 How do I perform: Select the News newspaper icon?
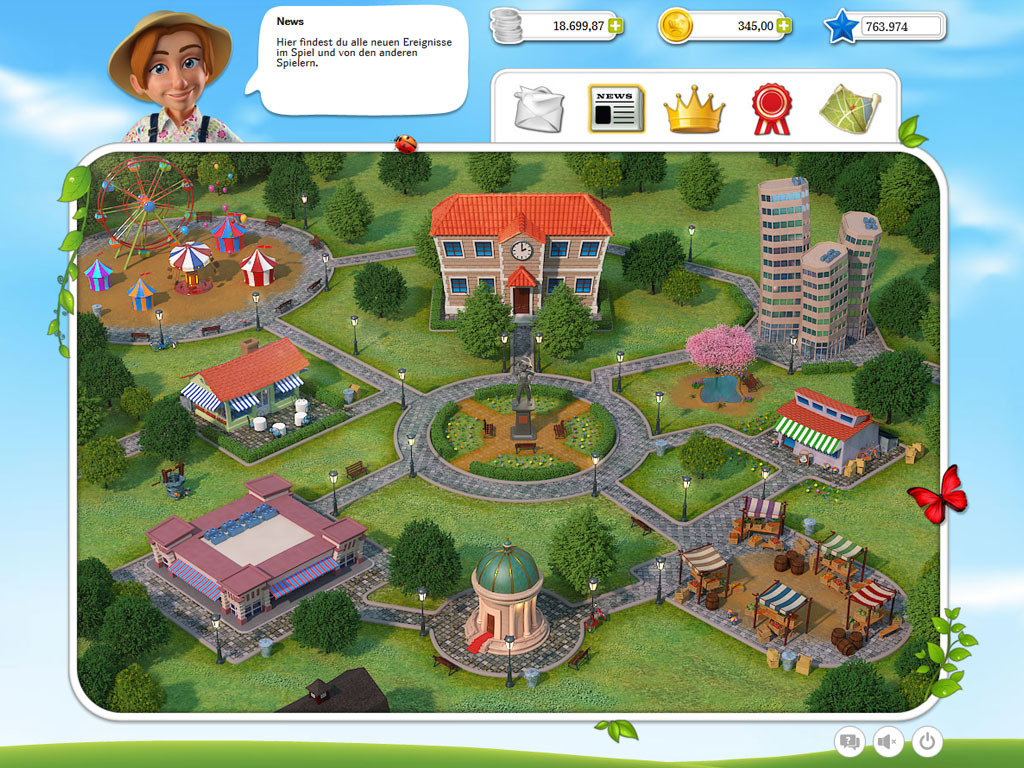pos(616,109)
